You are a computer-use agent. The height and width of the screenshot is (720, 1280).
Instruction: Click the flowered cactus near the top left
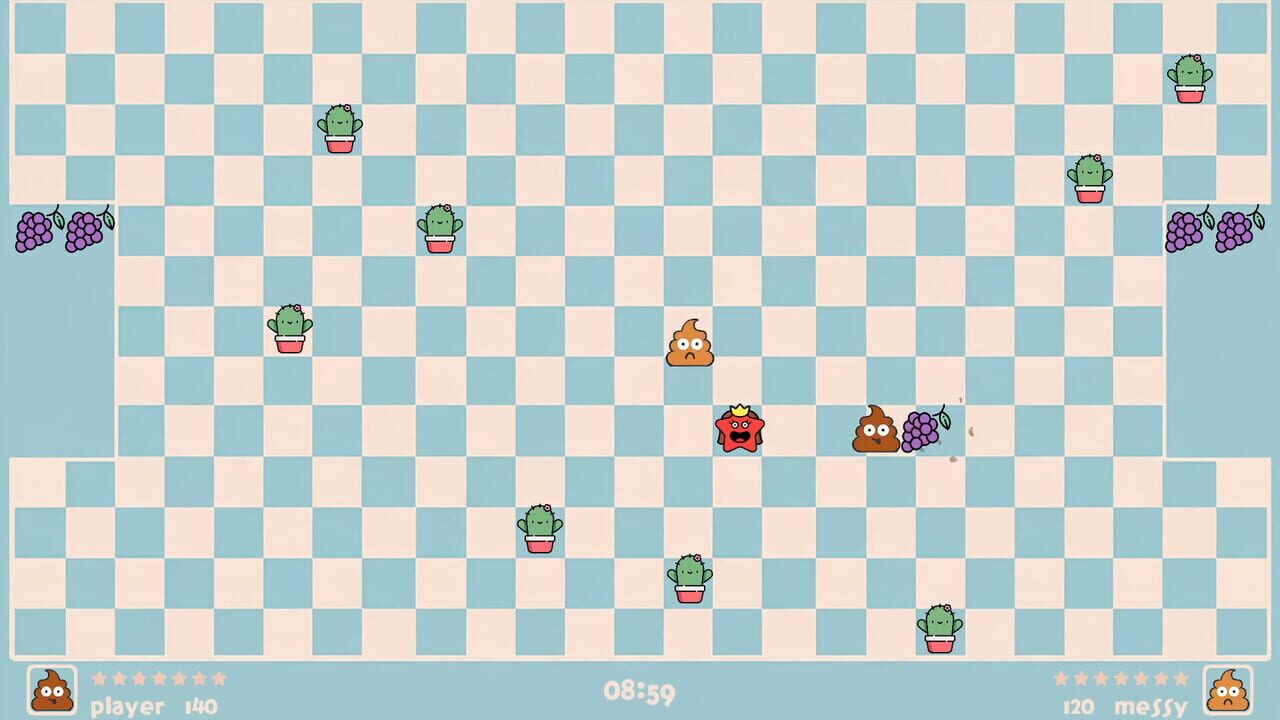(x=339, y=130)
